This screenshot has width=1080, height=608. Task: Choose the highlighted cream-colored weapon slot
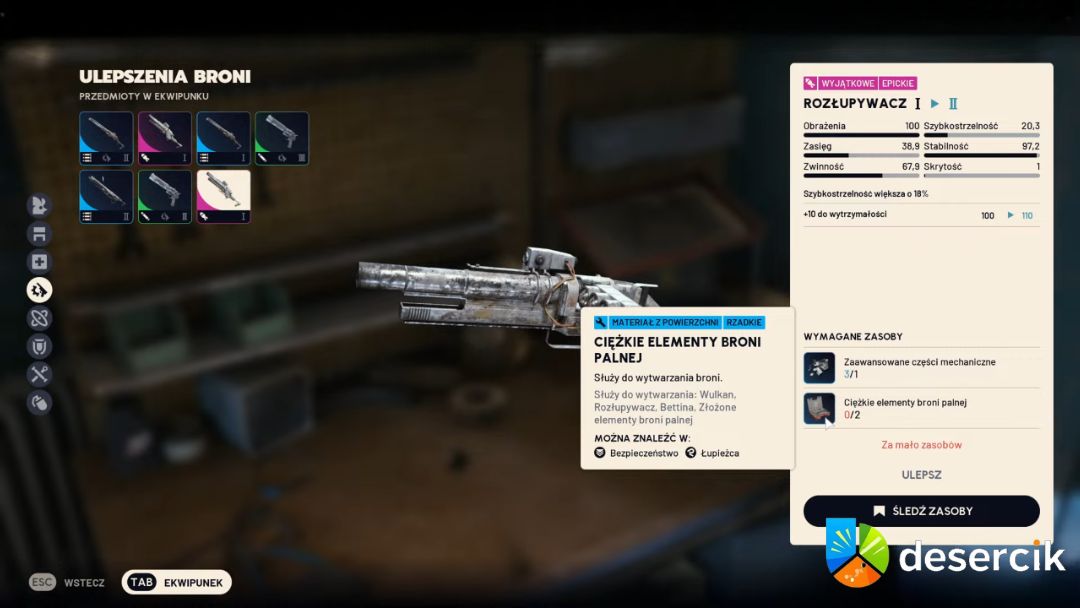224,196
